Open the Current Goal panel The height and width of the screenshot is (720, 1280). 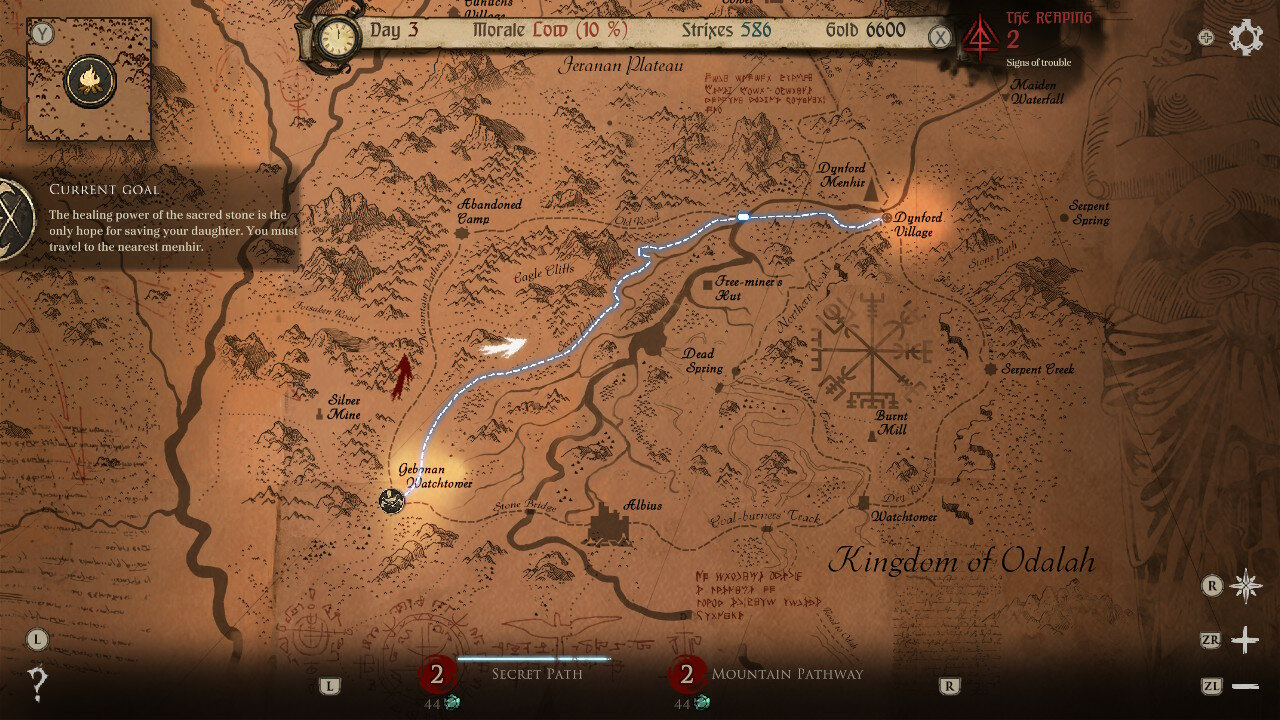[x=14, y=220]
